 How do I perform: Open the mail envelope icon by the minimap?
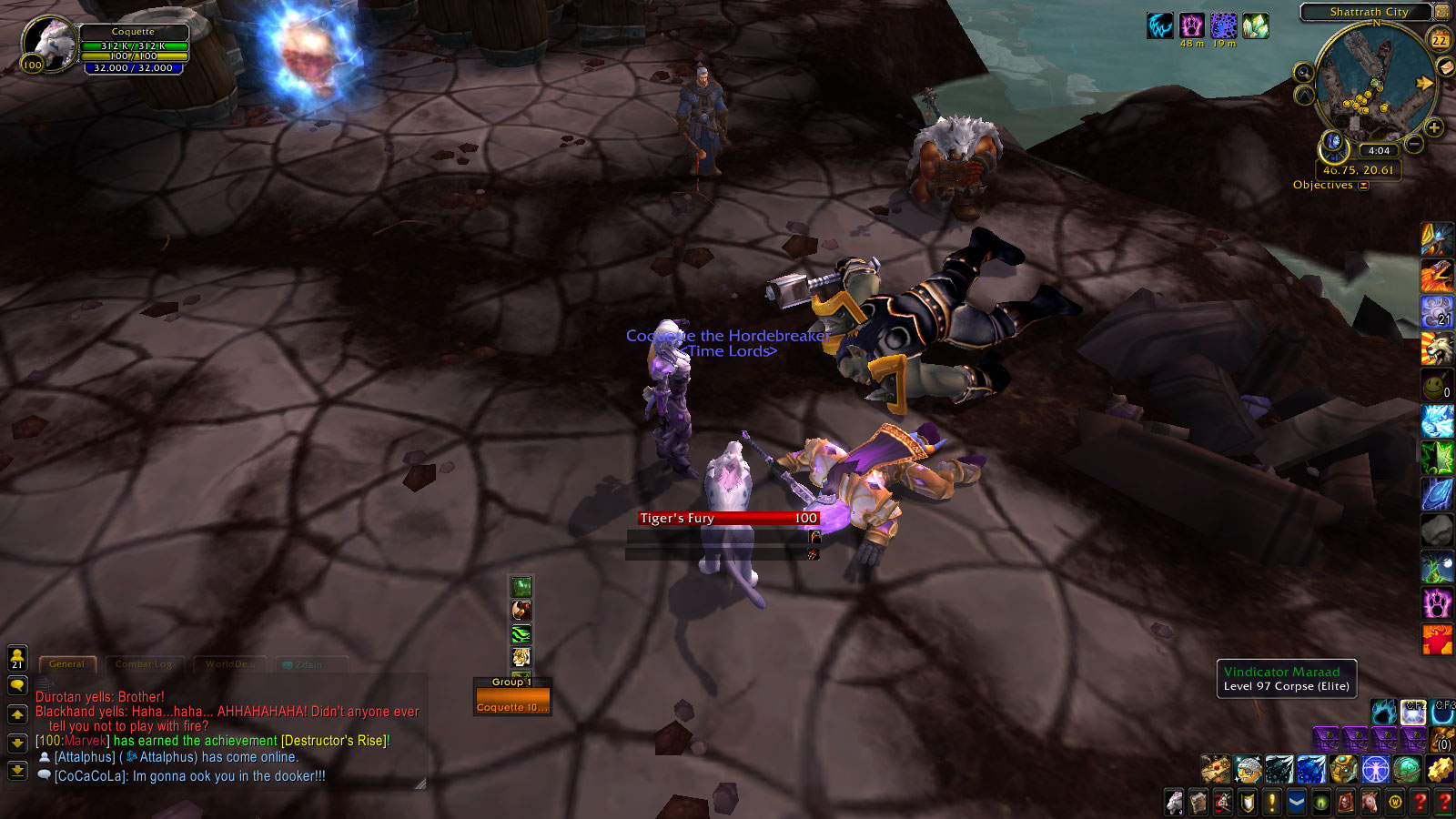click(x=1444, y=67)
